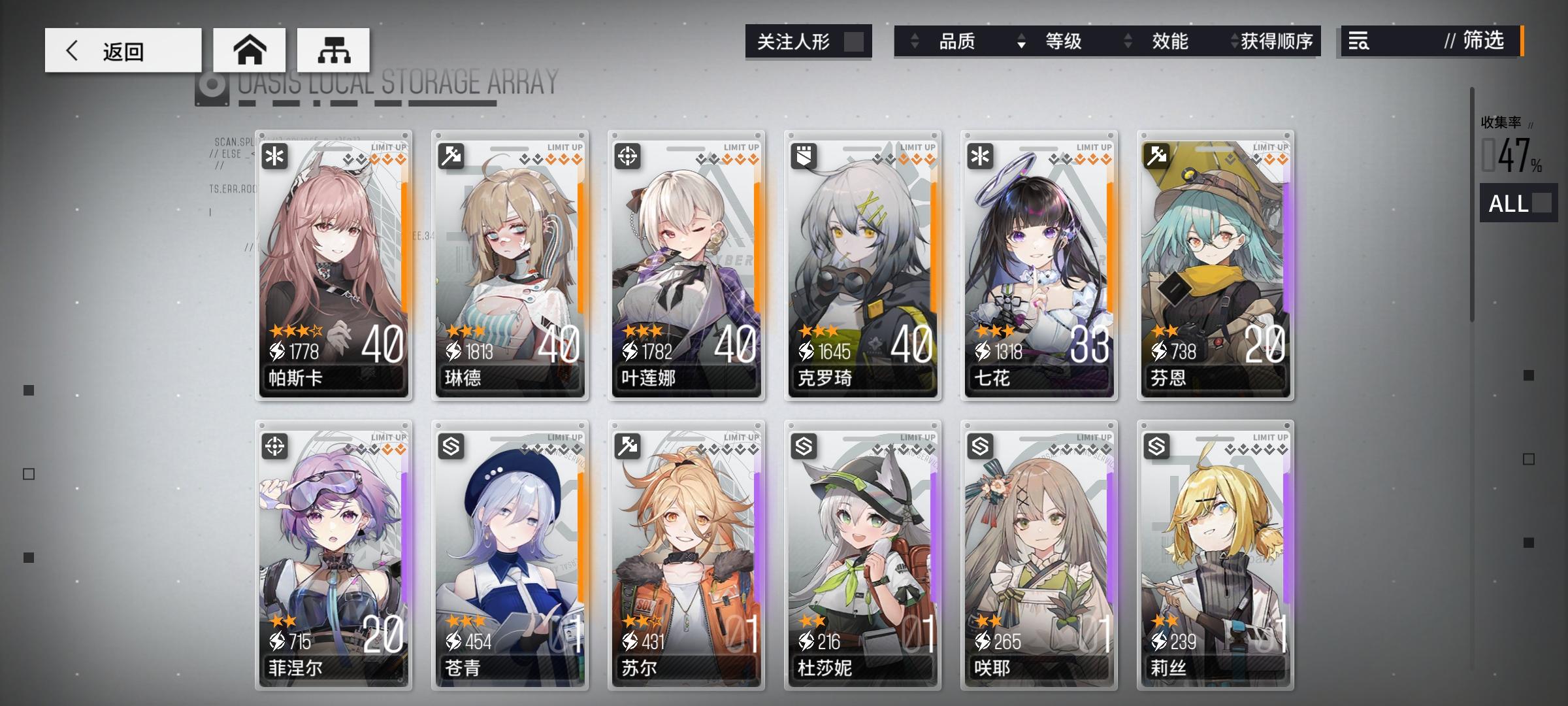
Task: Click the crosshair sniper class icon on 叶莲娜's card
Action: tap(627, 155)
